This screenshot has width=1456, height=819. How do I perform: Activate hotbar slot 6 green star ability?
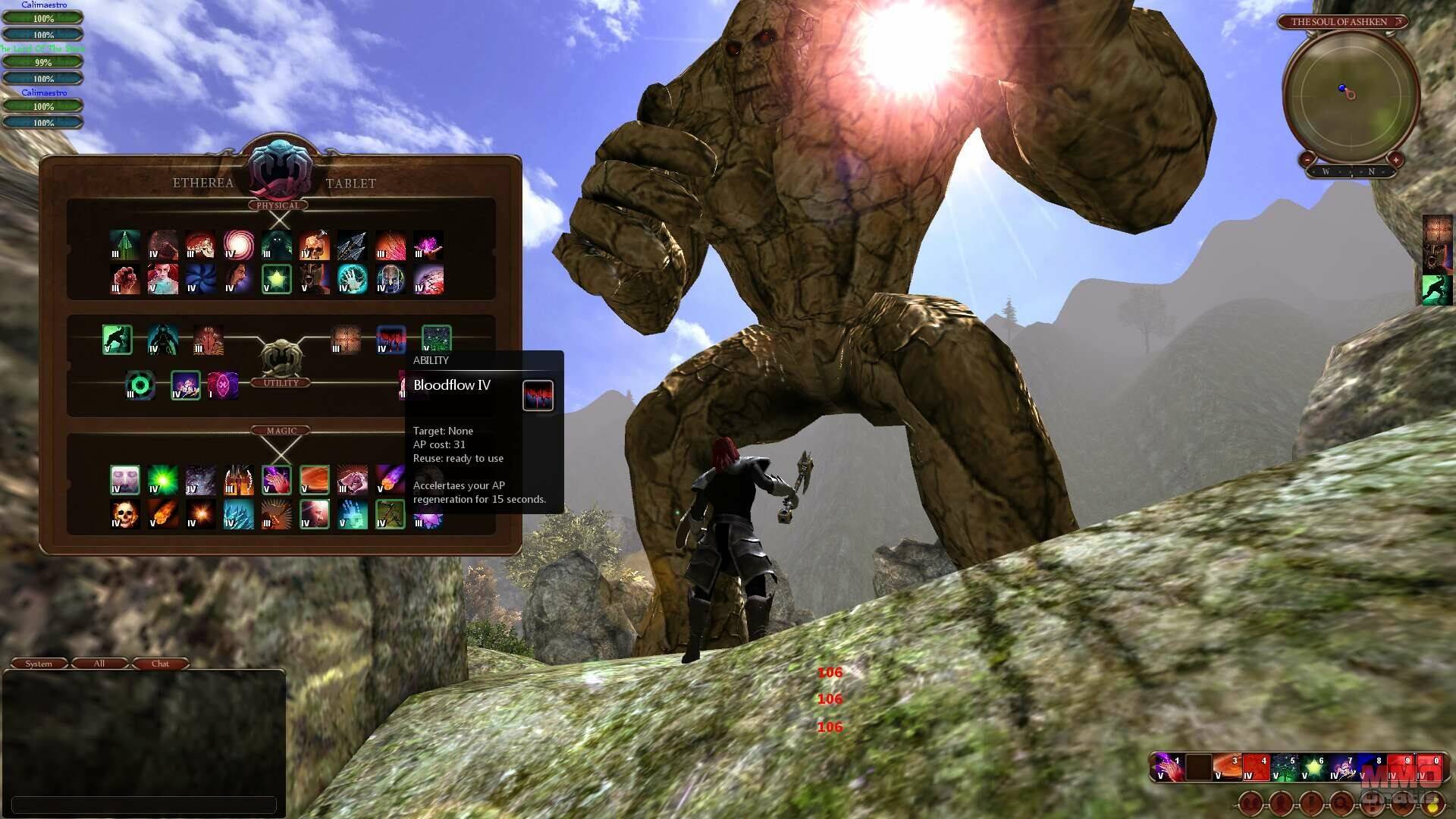pos(1313,767)
